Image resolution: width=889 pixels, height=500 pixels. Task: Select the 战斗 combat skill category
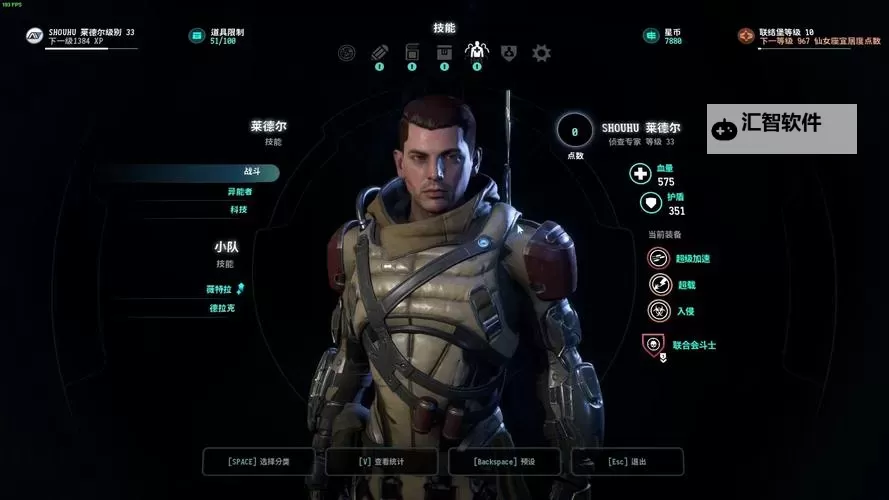click(x=238, y=172)
